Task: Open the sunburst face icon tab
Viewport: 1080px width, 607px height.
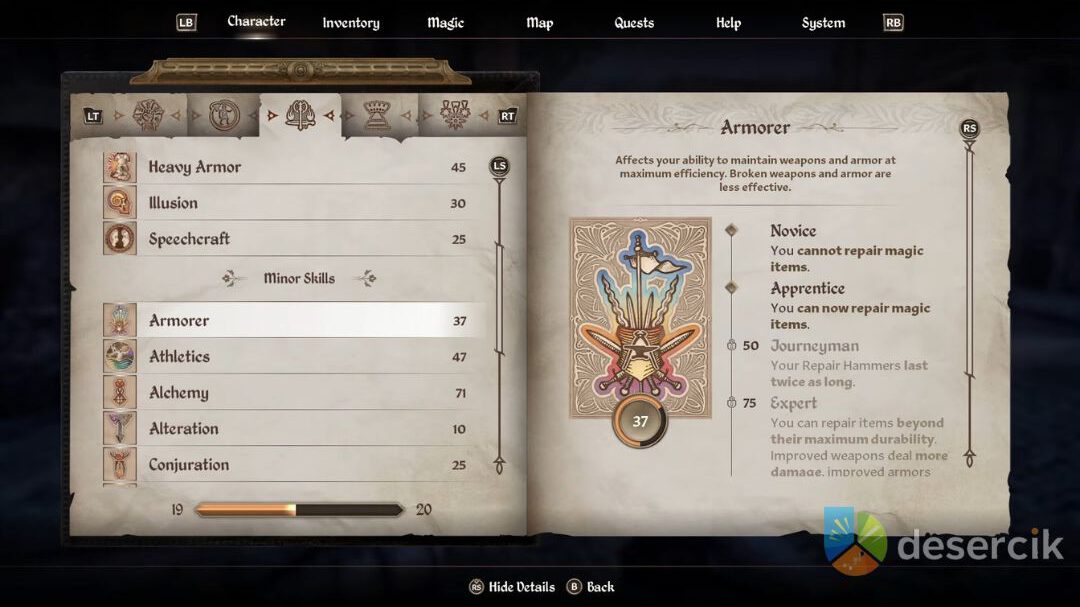Action: tap(148, 116)
